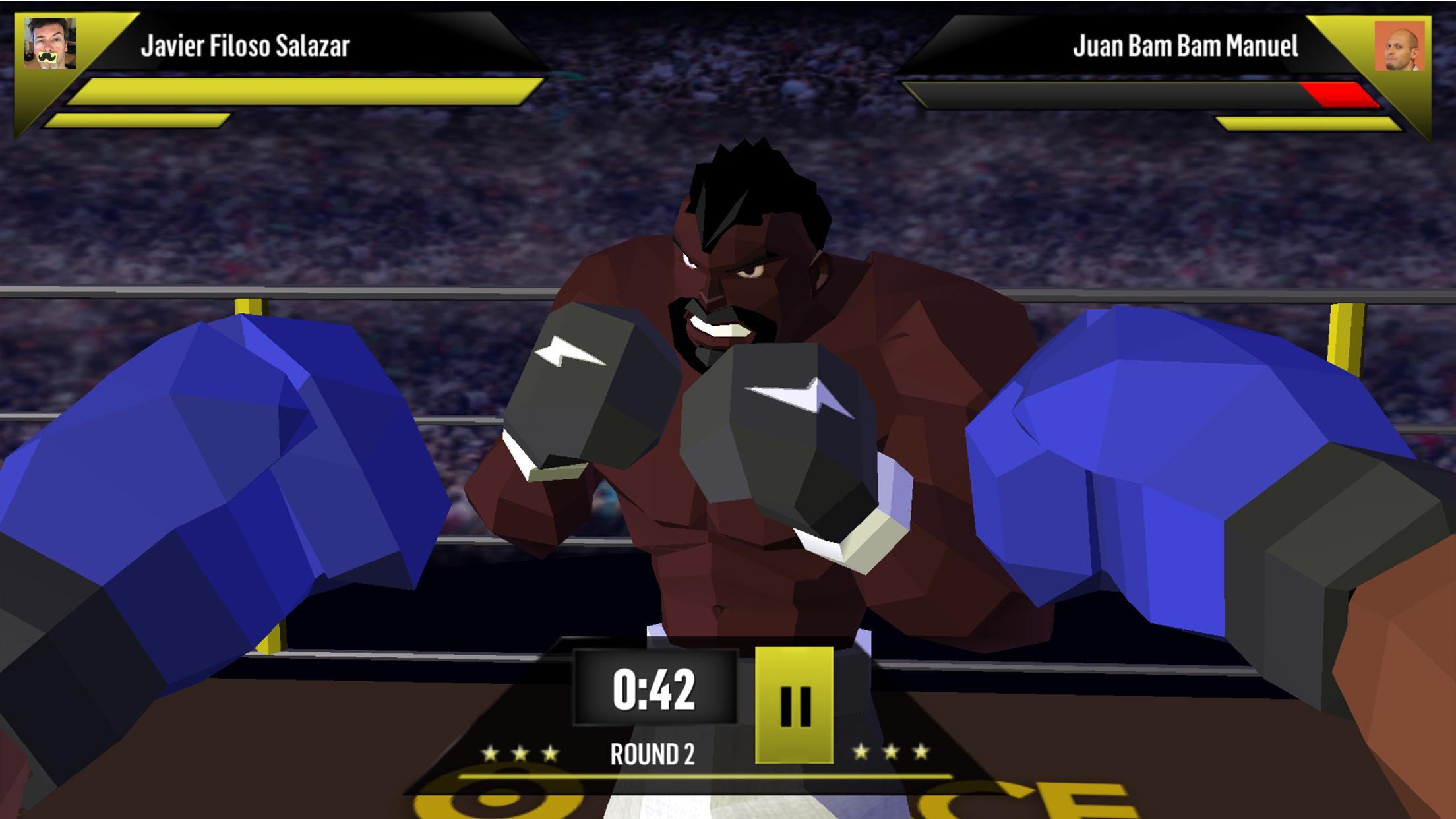Image resolution: width=1456 pixels, height=819 pixels.
Task: Pause the match with the yellow pause button
Action: (x=794, y=705)
